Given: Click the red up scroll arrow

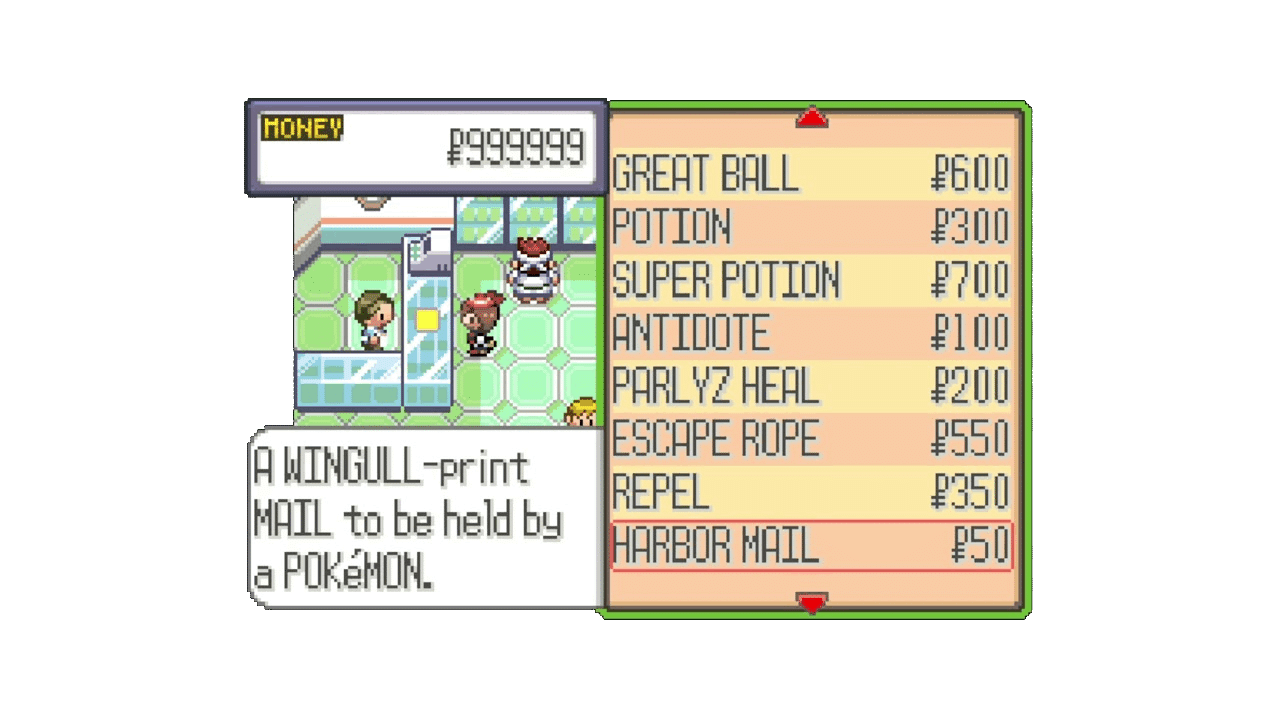Looking at the screenshot, I should pos(813,118).
